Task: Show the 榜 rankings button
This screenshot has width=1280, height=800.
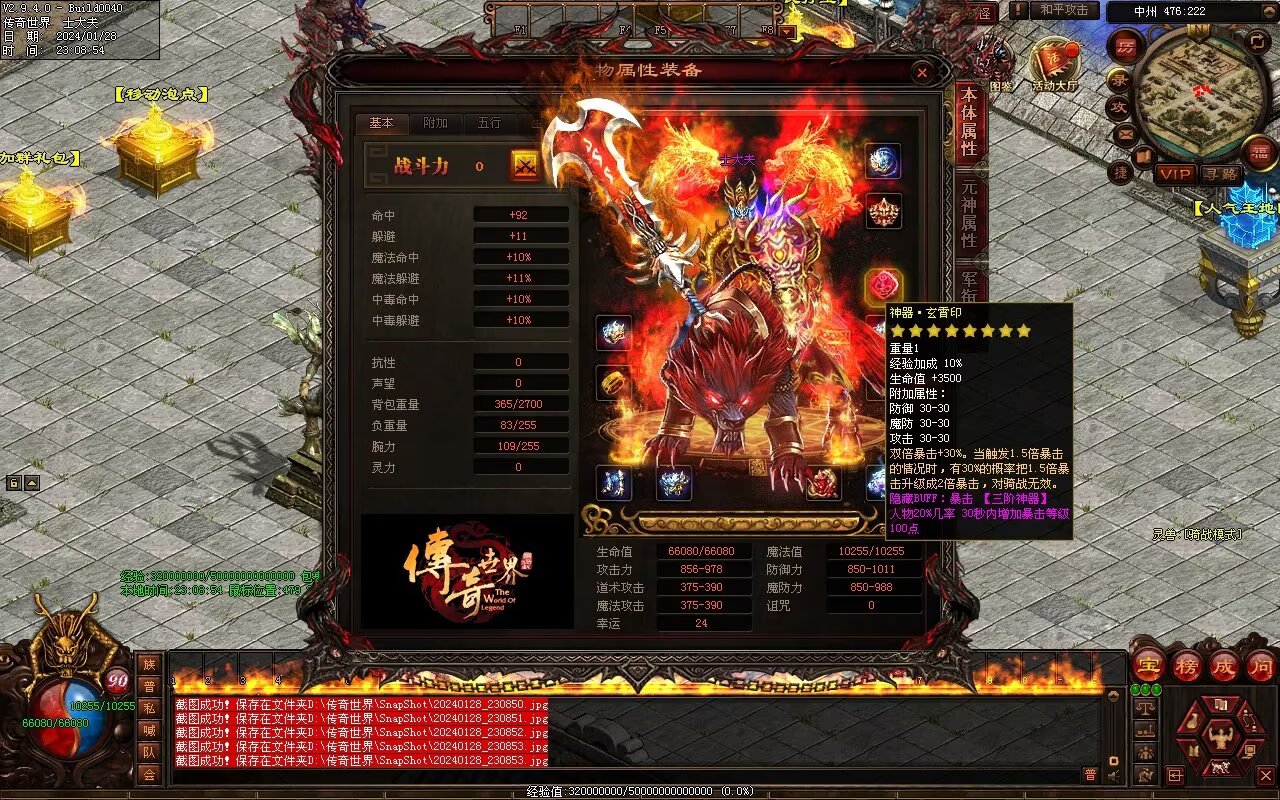Action: [1187, 665]
